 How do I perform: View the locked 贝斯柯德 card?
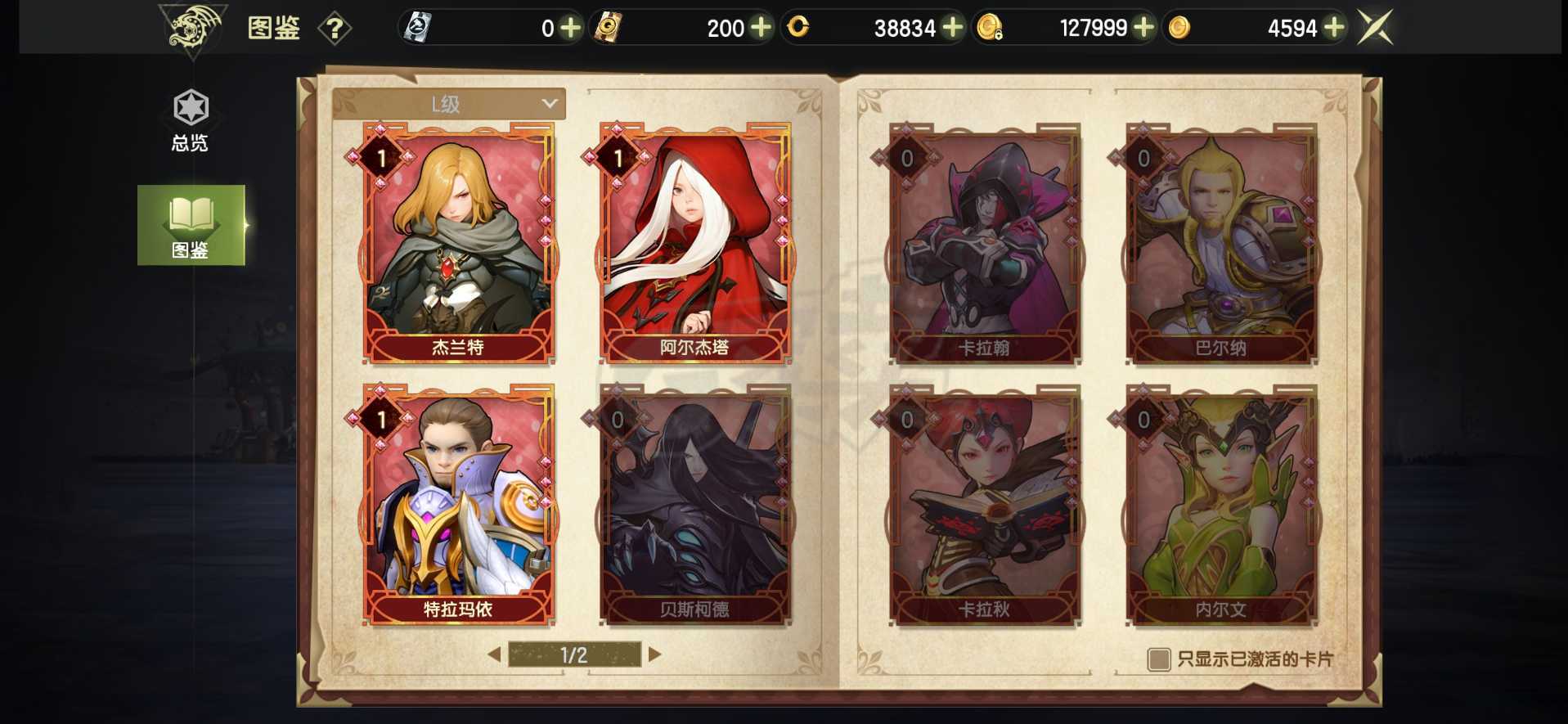pos(694,503)
